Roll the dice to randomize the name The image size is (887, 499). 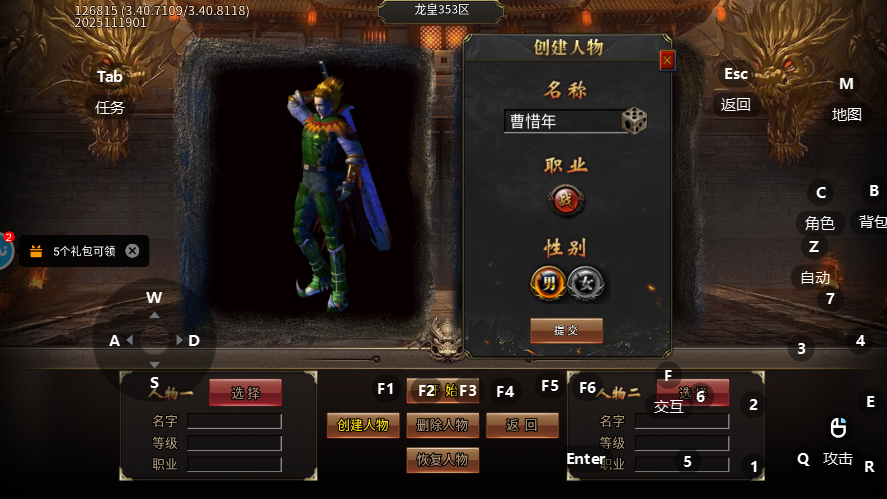pyautogui.click(x=634, y=121)
